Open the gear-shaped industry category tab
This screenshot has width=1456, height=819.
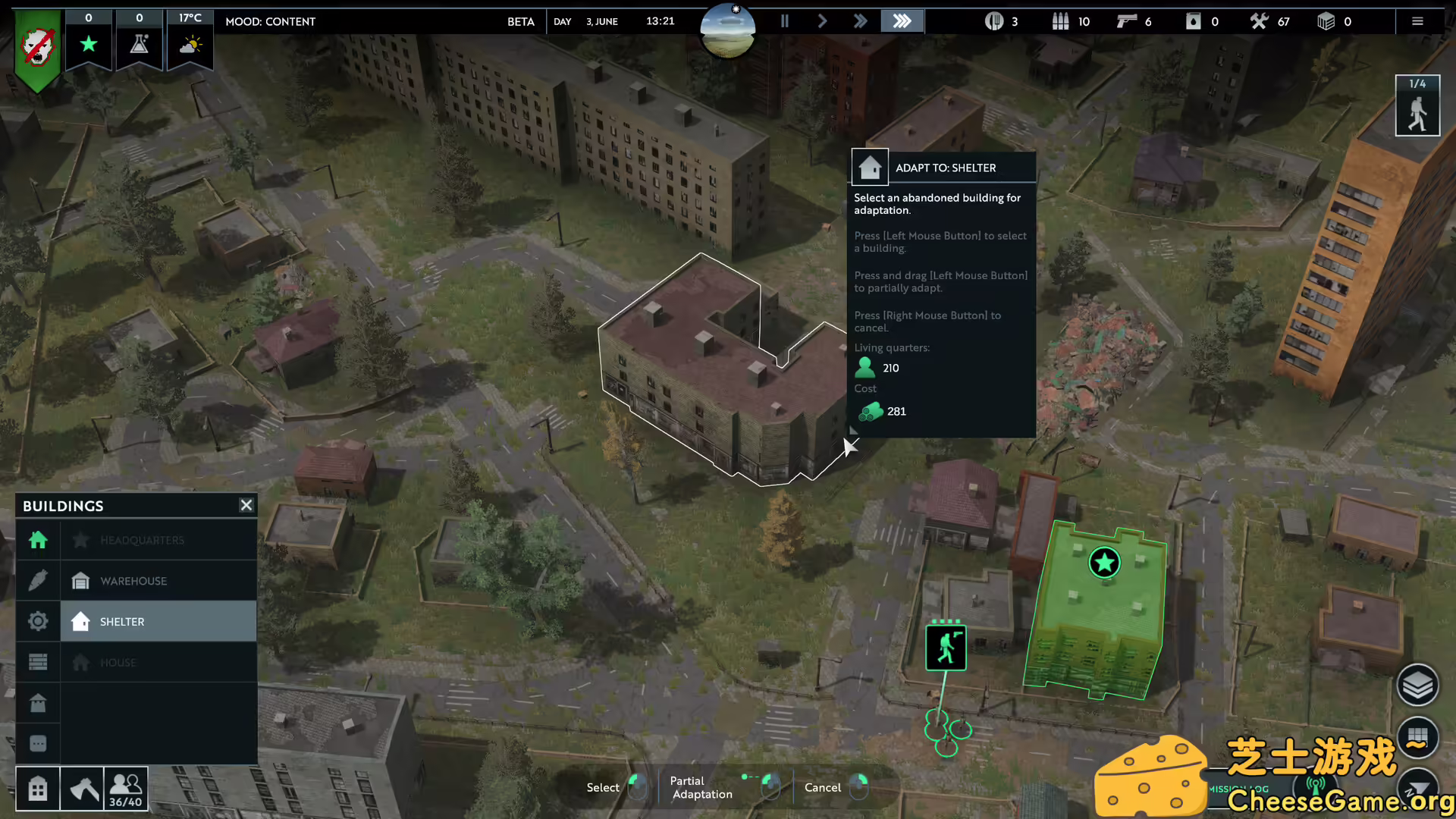[x=38, y=622]
